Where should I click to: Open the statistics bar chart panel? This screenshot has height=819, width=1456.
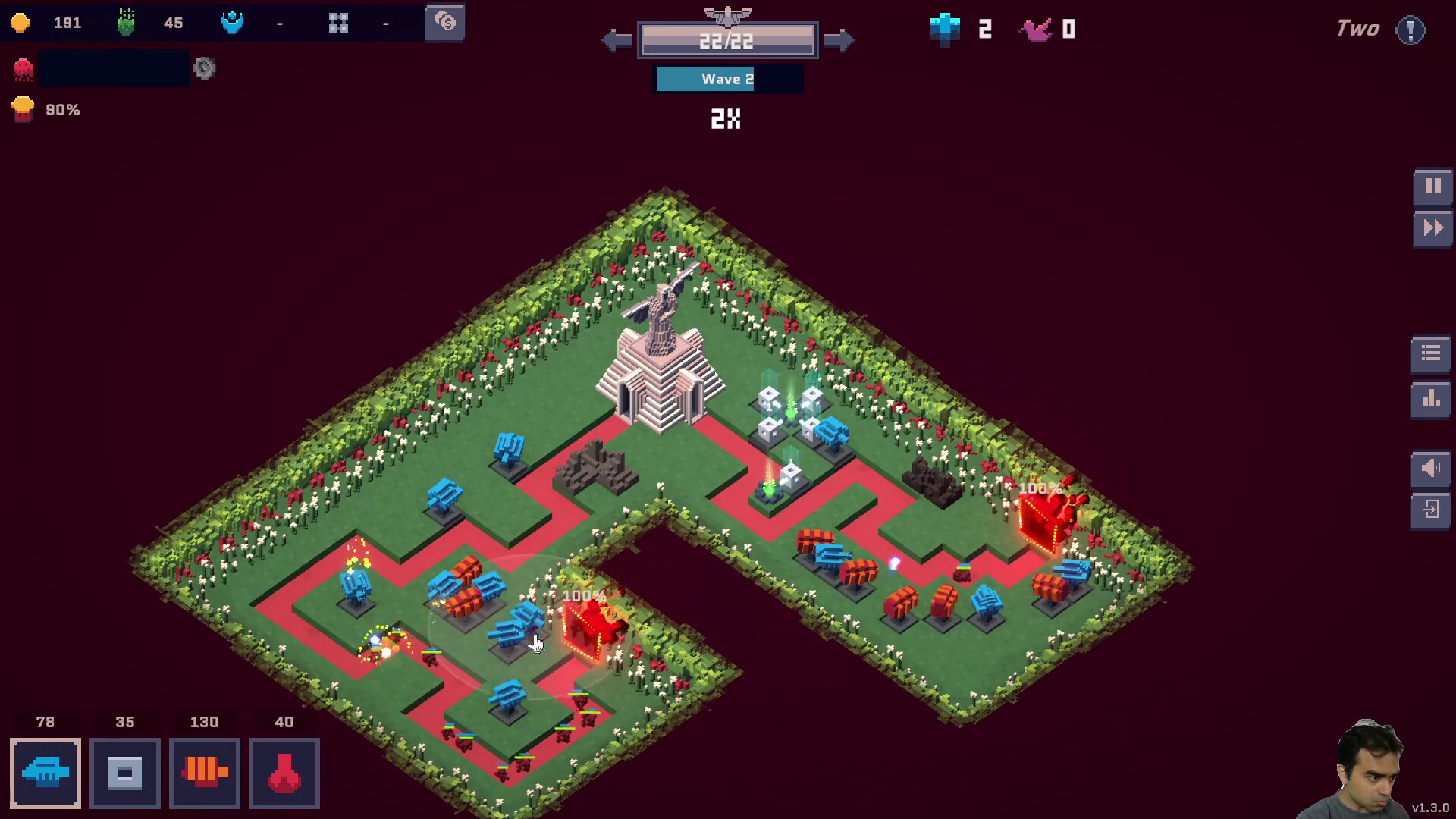1429,398
